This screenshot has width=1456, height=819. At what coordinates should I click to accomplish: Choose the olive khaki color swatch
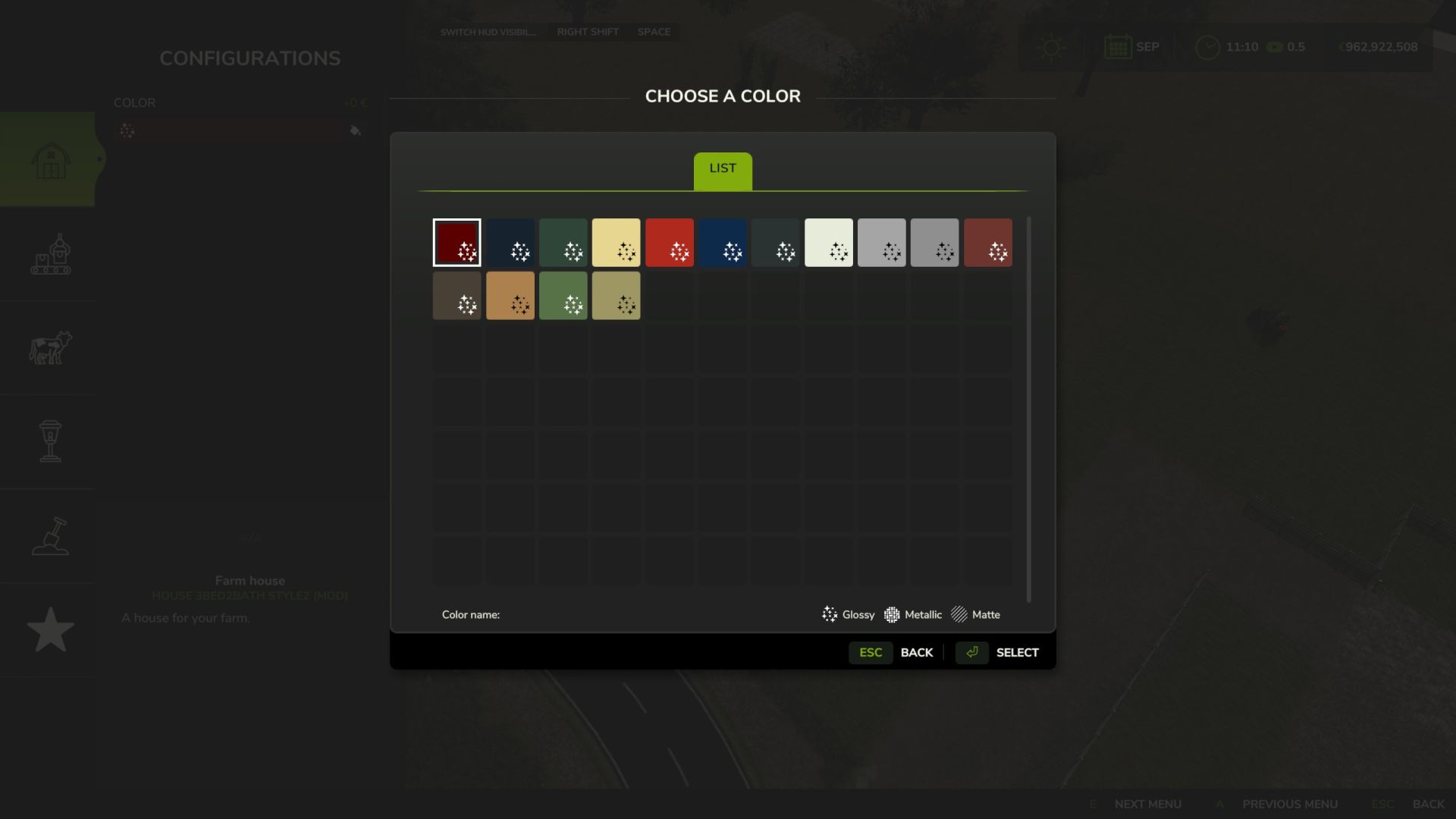pyautogui.click(x=616, y=296)
